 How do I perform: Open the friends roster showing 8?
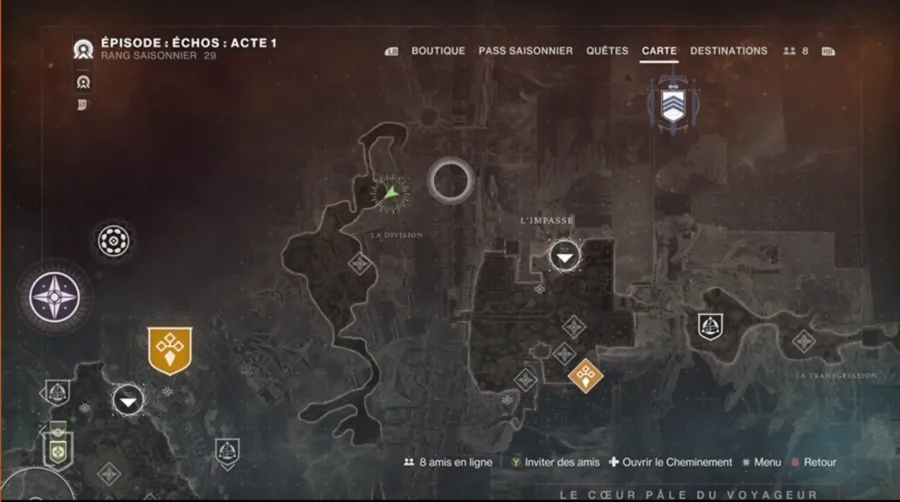(797, 51)
